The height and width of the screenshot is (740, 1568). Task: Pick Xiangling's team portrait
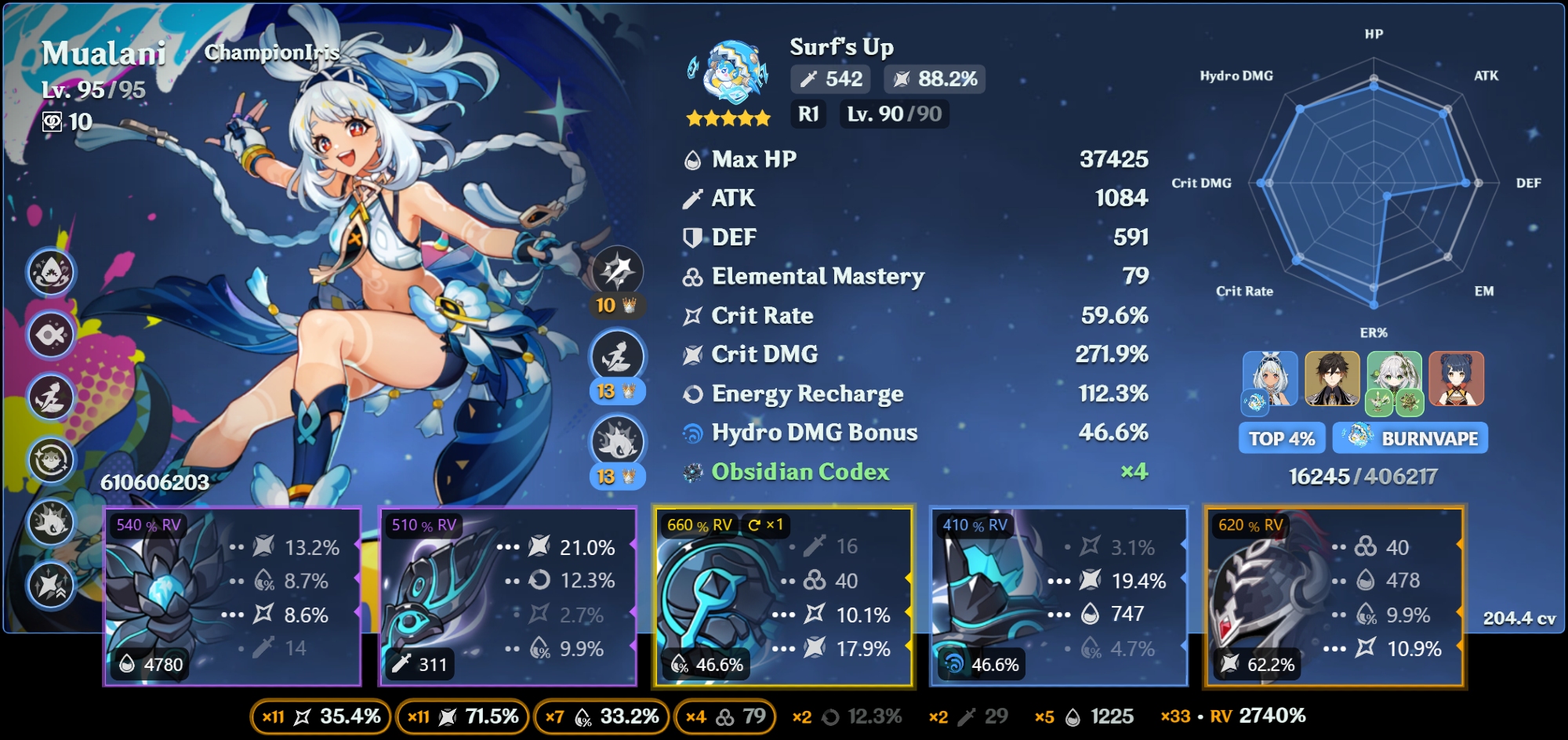point(1456,379)
